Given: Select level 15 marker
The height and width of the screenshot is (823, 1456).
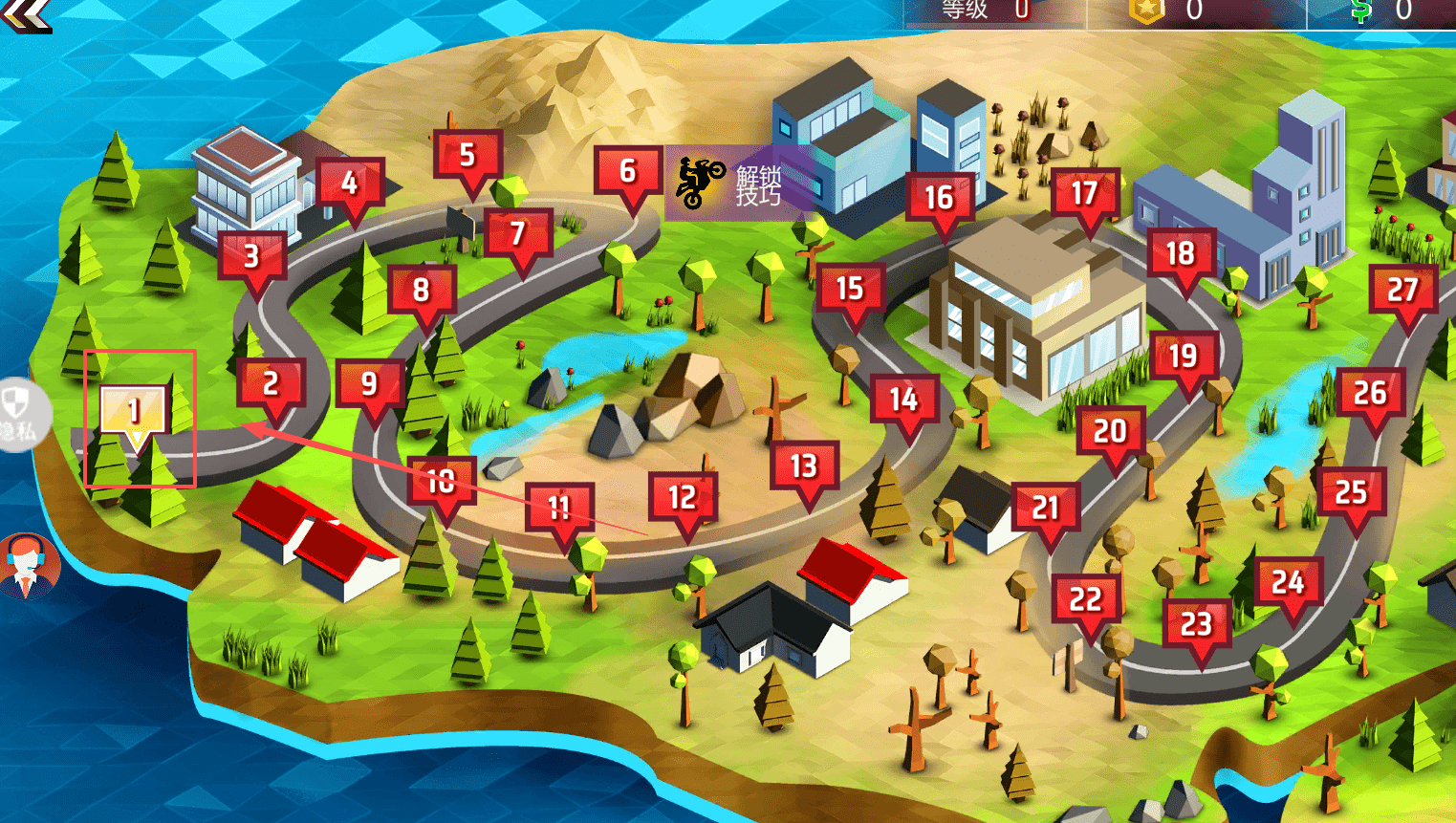Looking at the screenshot, I should pyautogui.click(x=849, y=289).
